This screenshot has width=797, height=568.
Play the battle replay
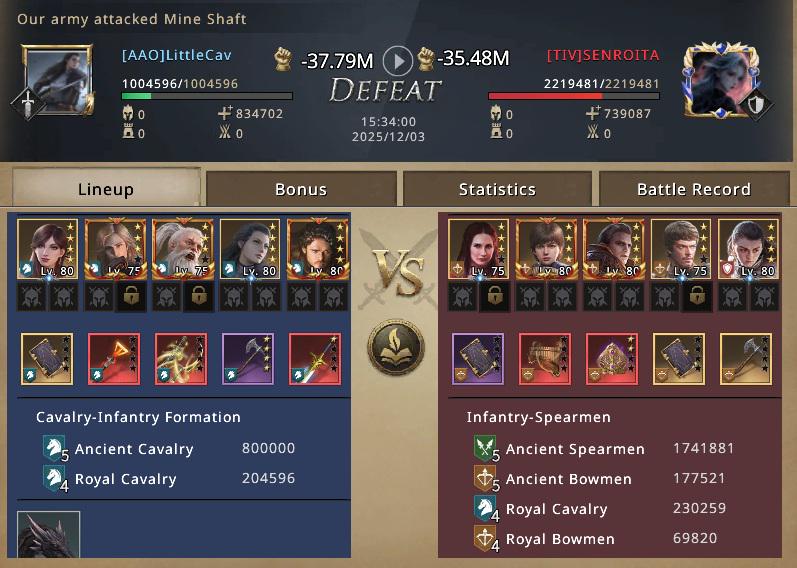tap(398, 61)
